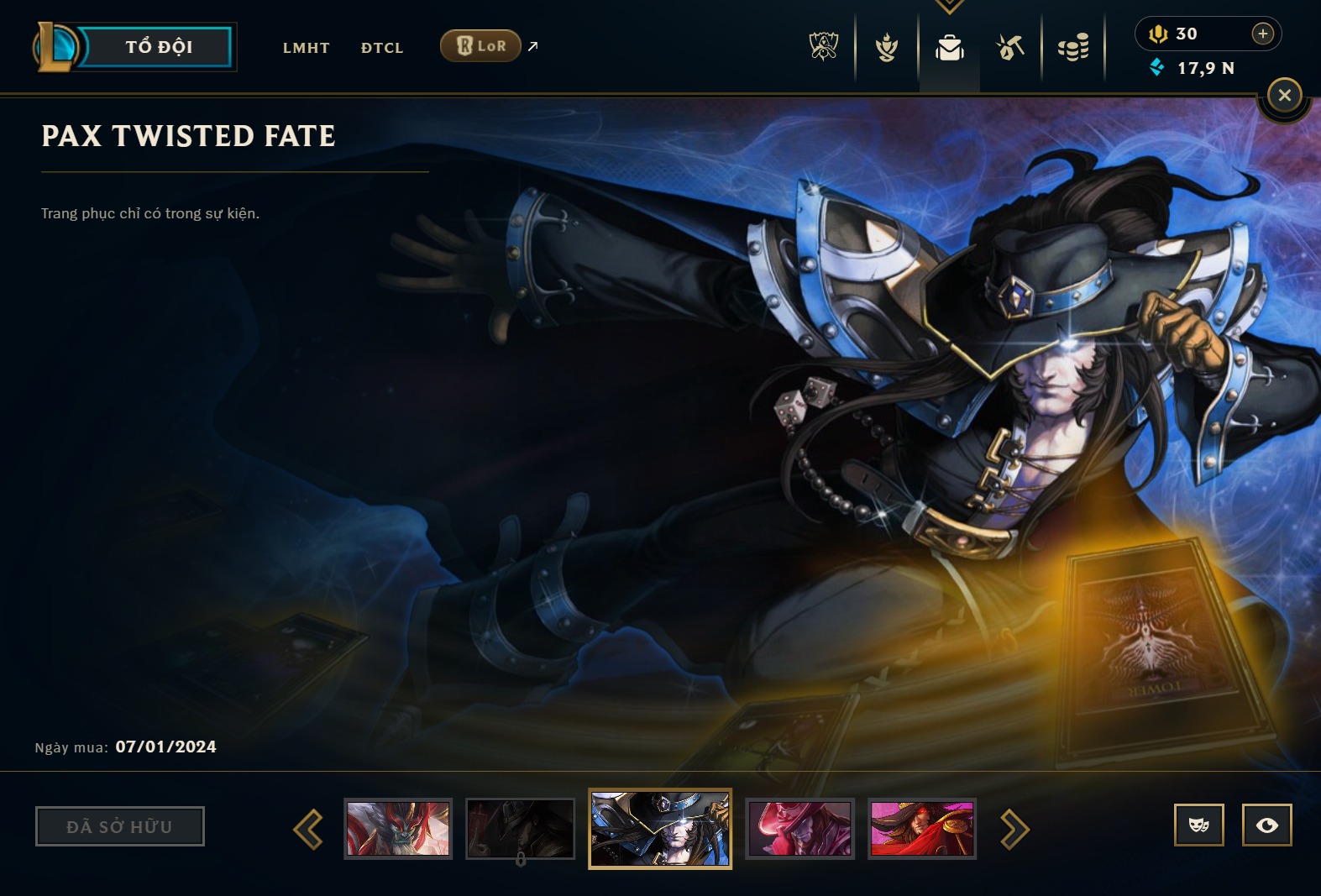Open Loot with the hextech pickaxe icon
Screen dimensions: 1321x896
(1010, 47)
